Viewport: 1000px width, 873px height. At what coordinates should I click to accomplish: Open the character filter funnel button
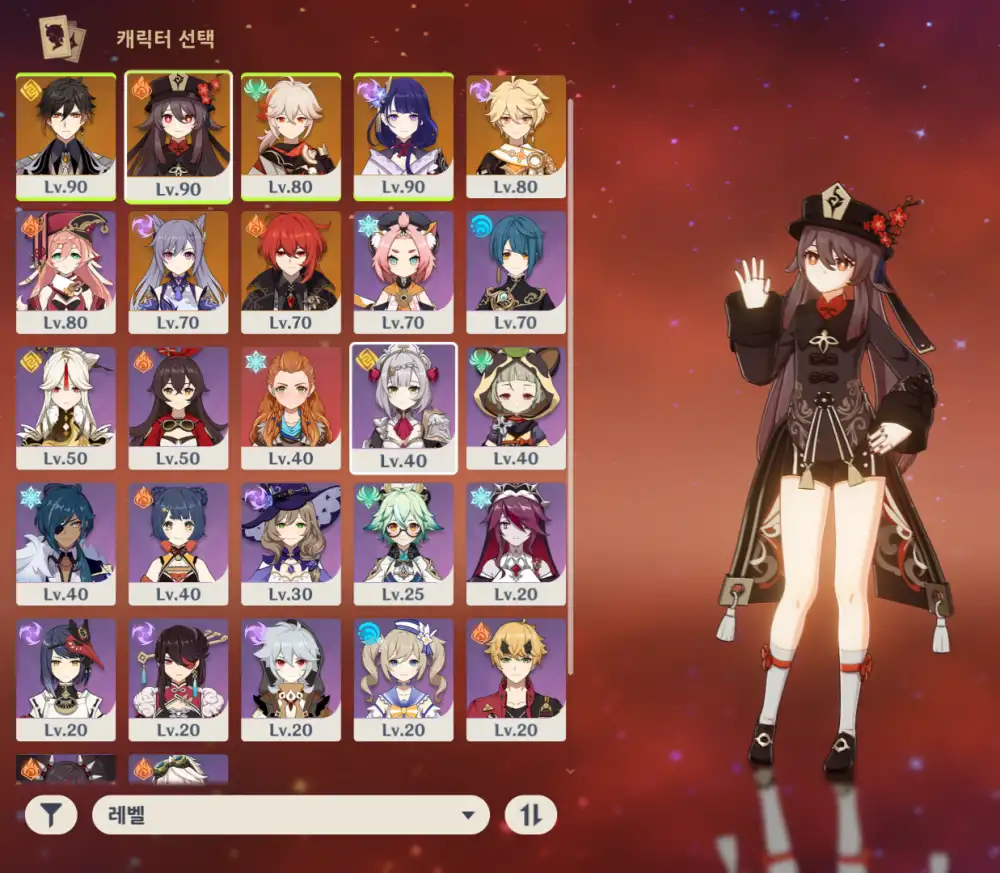click(51, 815)
